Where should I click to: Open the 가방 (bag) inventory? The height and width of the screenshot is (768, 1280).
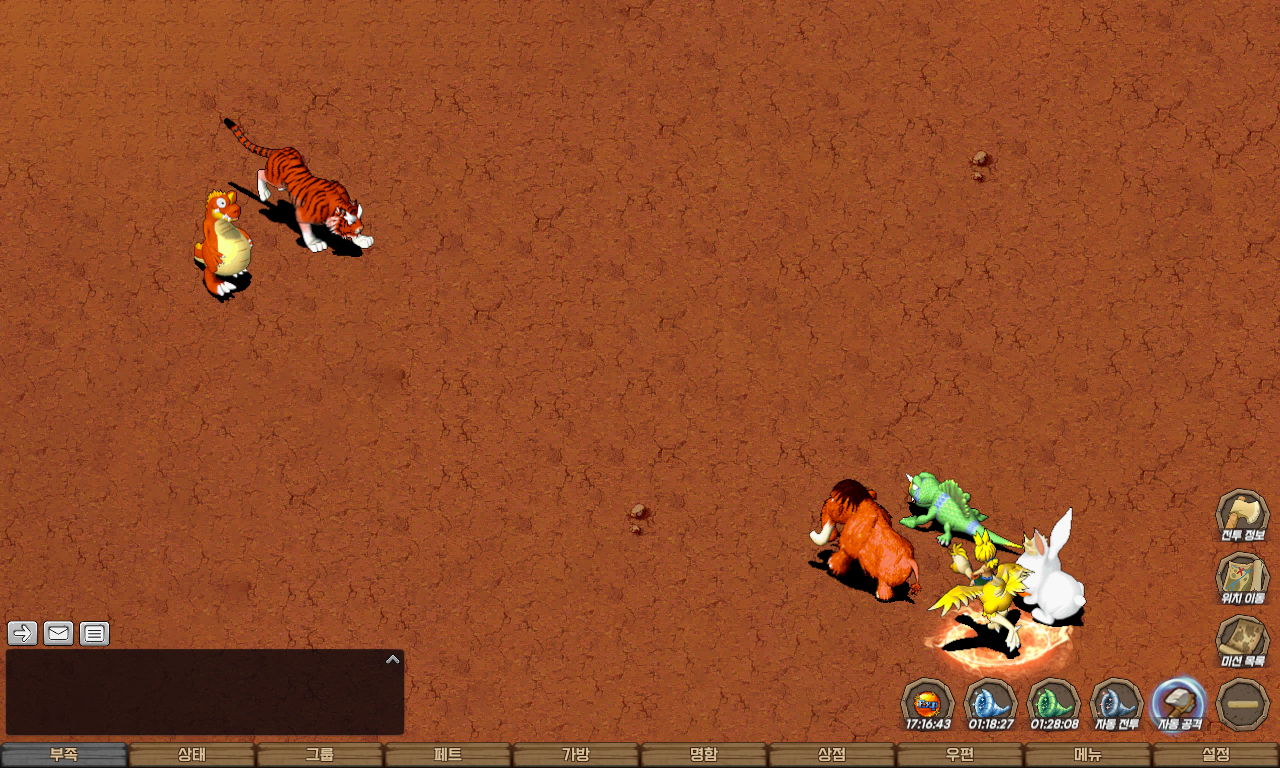(576, 755)
